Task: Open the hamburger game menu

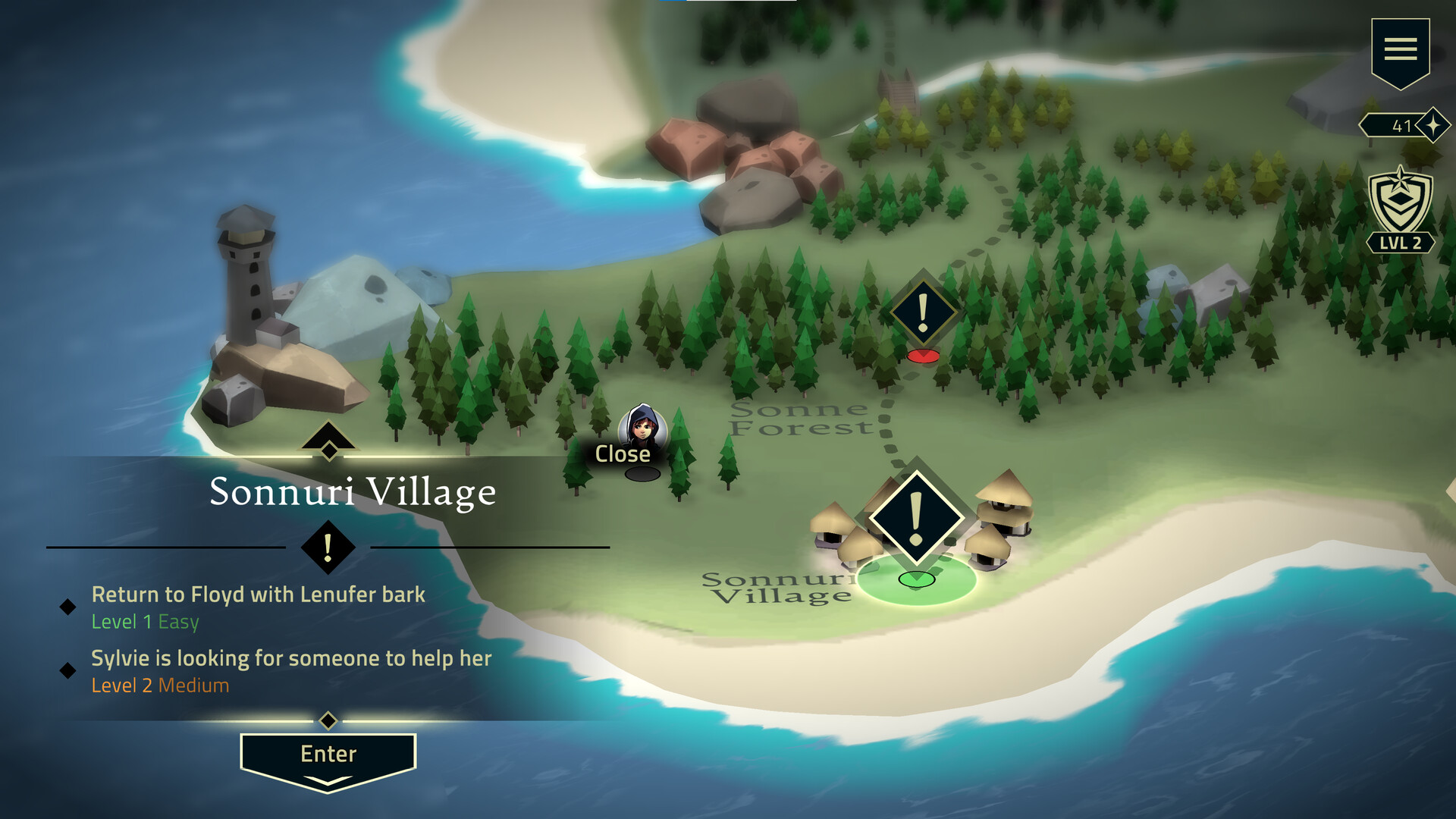Action: click(x=1401, y=49)
